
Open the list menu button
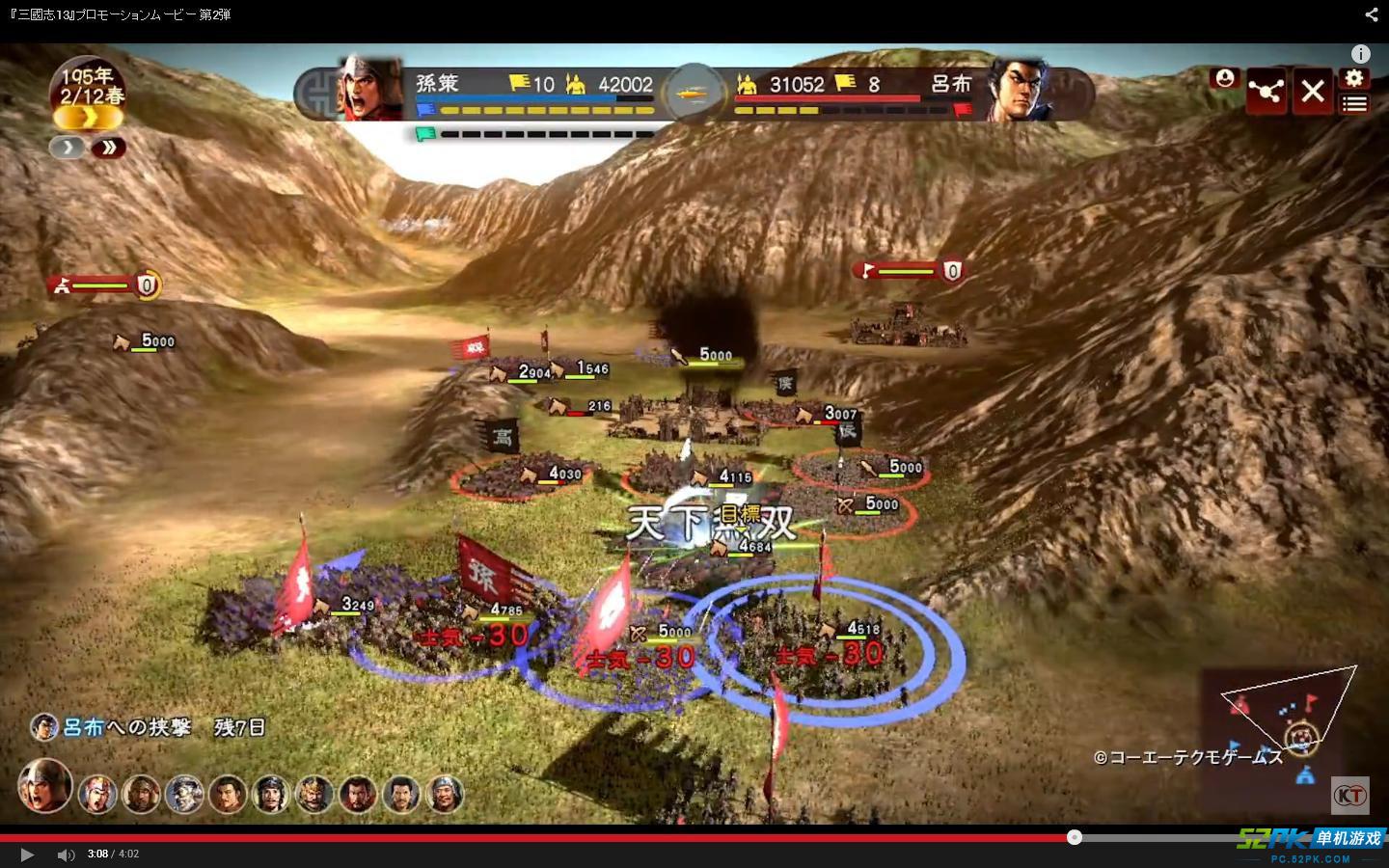(1355, 104)
